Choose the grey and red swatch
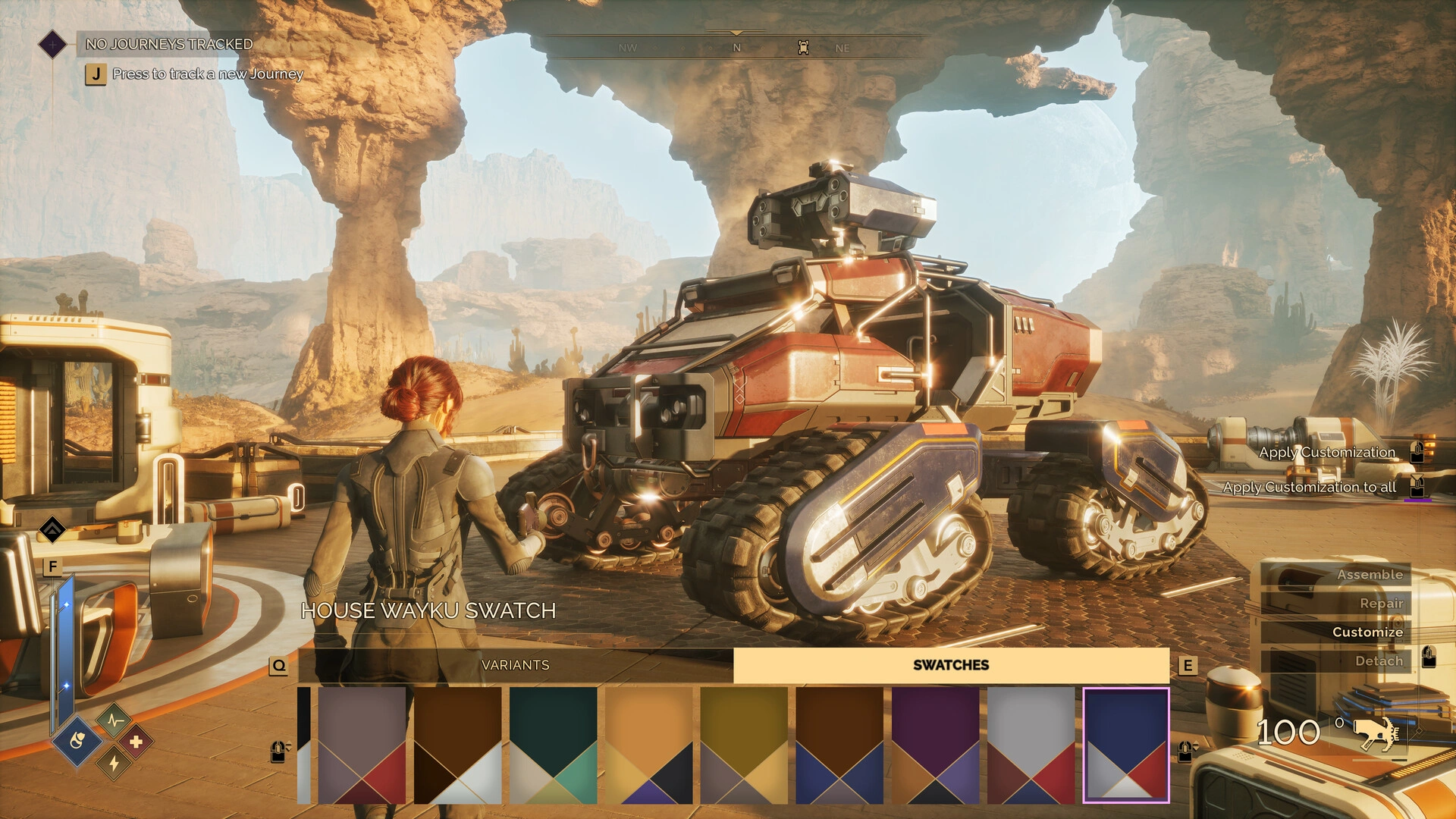The width and height of the screenshot is (1456, 819). [x=362, y=745]
